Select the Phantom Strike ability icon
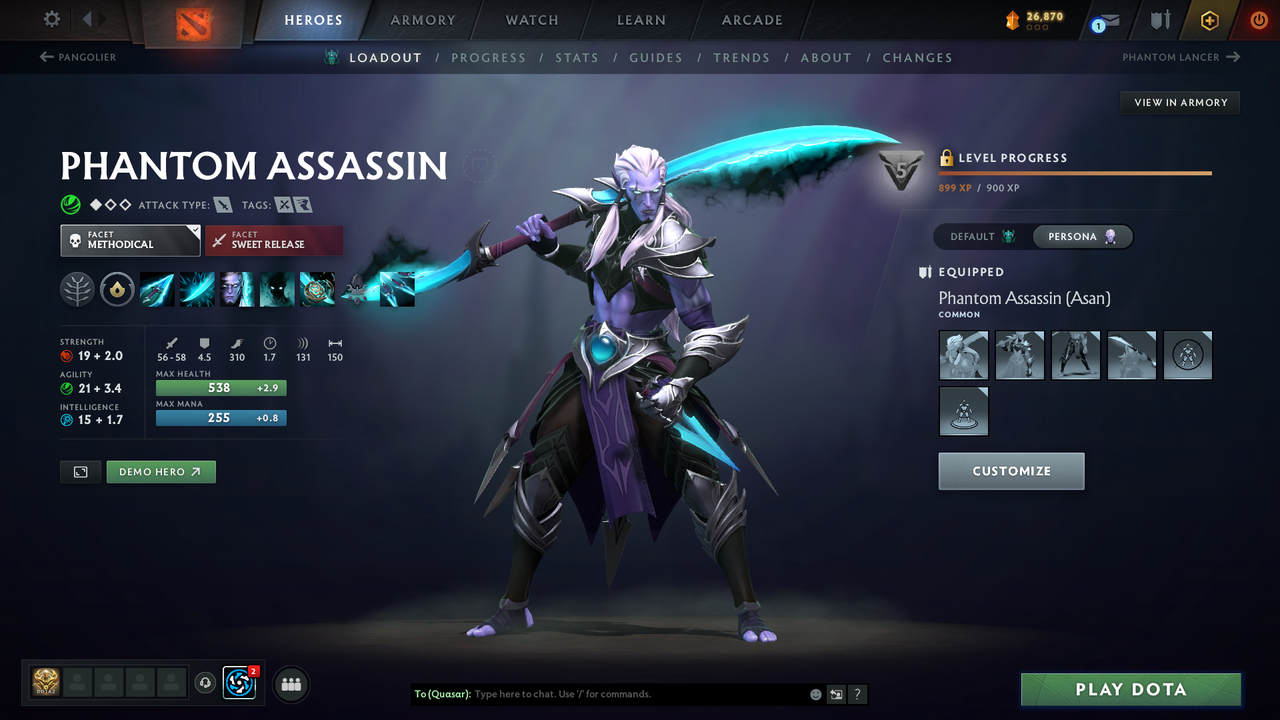The width and height of the screenshot is (1280, 720). [197, 289]
